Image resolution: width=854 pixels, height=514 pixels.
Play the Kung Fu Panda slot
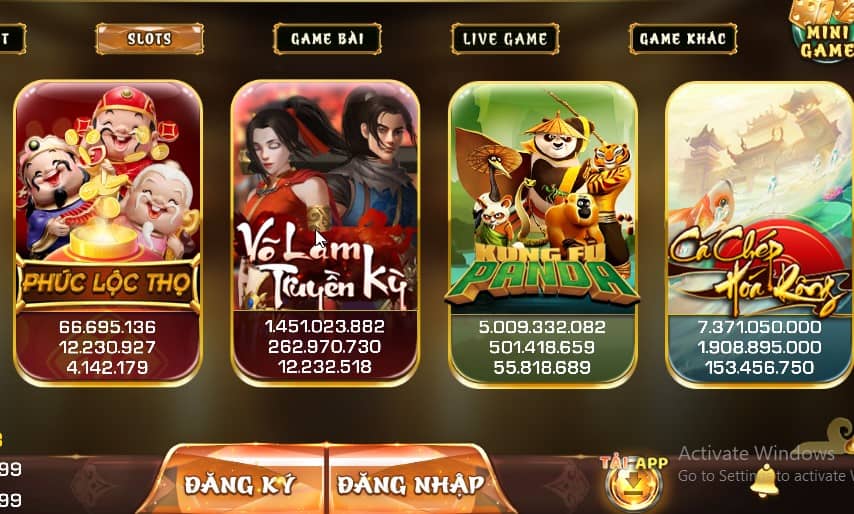(x=543, y=232)
